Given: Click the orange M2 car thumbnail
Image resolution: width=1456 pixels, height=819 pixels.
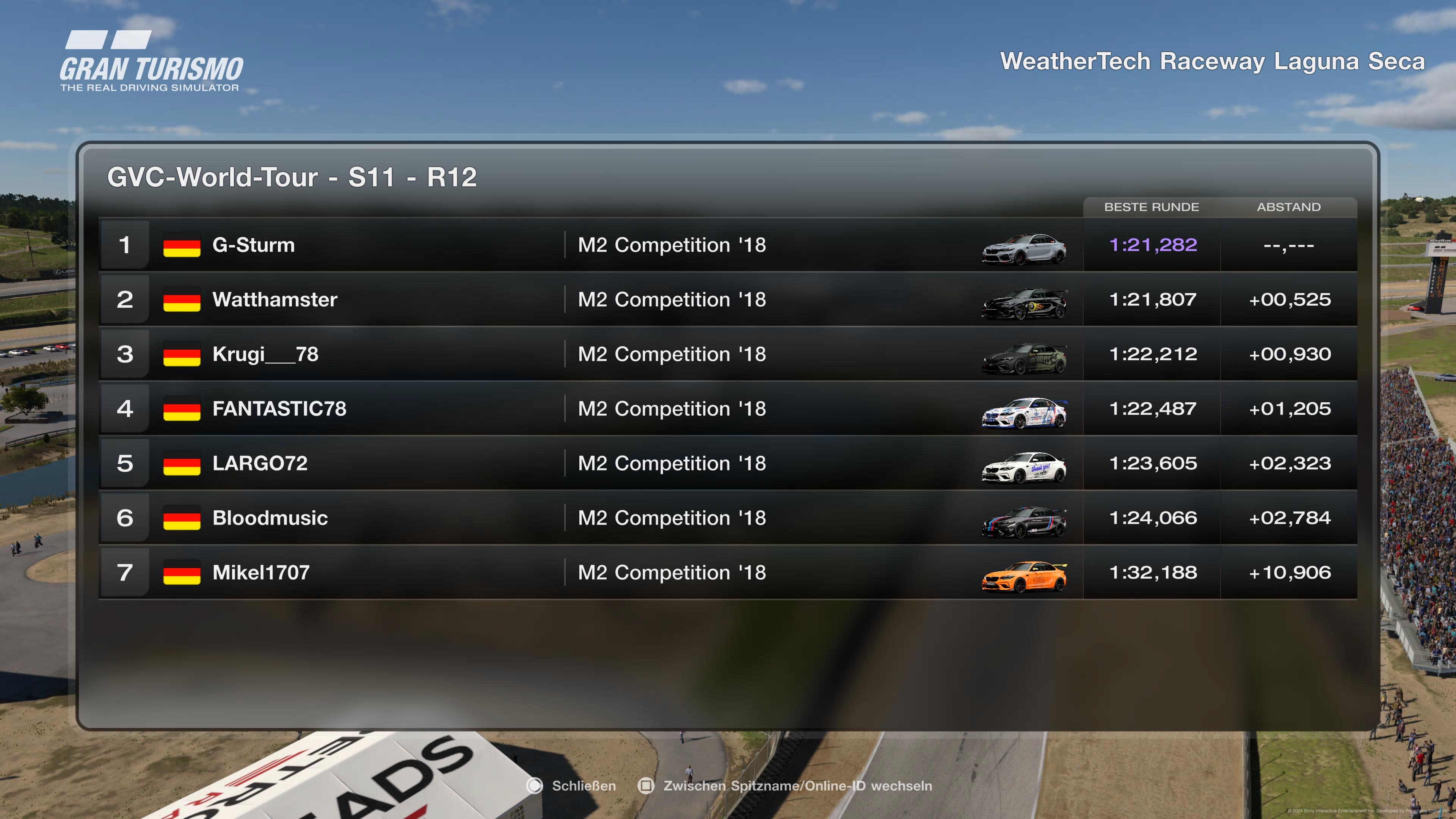Looking at the screenshot, I should (1024, 576).
